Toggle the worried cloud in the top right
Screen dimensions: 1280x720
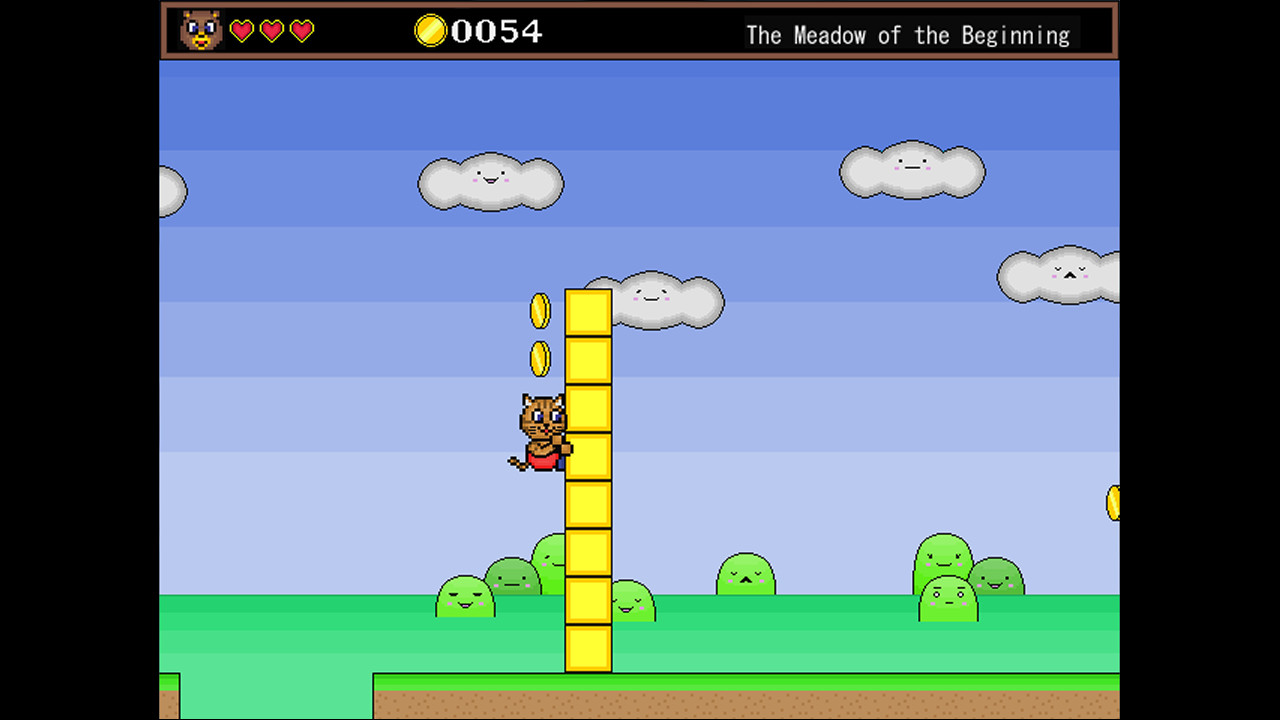1060,275
